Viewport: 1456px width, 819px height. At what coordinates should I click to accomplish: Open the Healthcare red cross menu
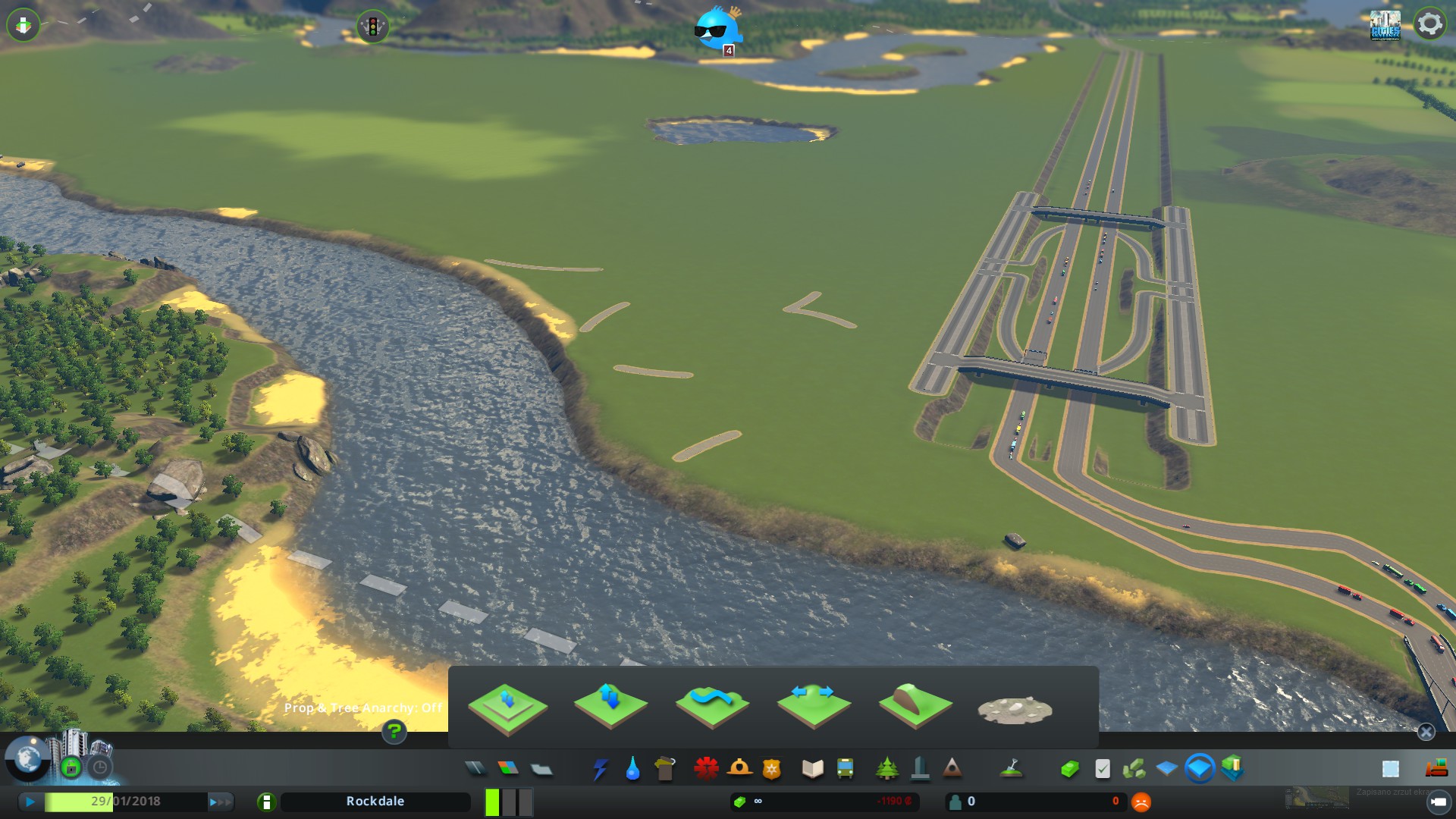tap(706, 769)
